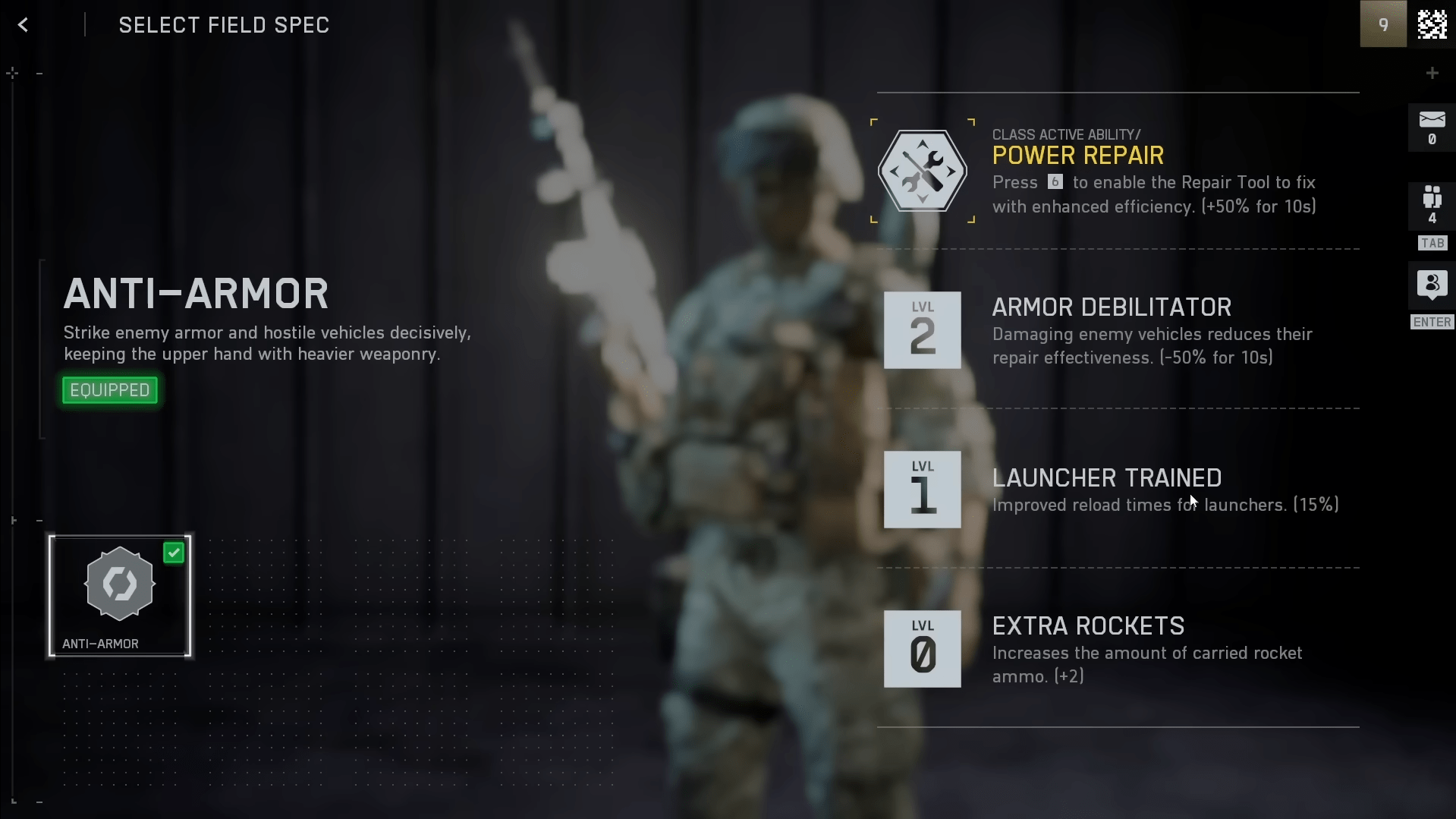Select the Extra Rockets perk entry
This screenshot has width=1456, height=819.
tap(1088, 626)
